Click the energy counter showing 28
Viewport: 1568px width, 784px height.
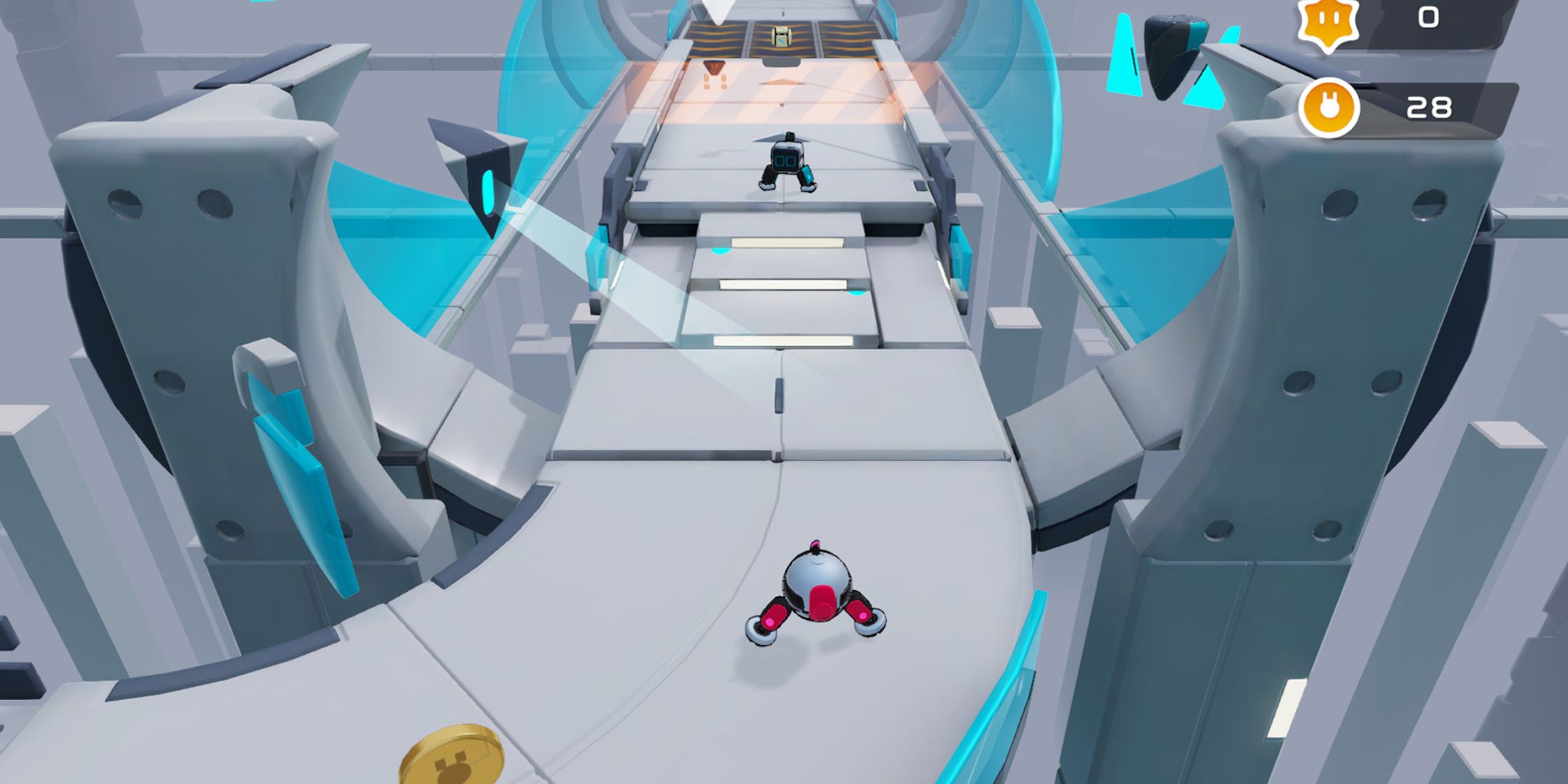pos(1430,108)
